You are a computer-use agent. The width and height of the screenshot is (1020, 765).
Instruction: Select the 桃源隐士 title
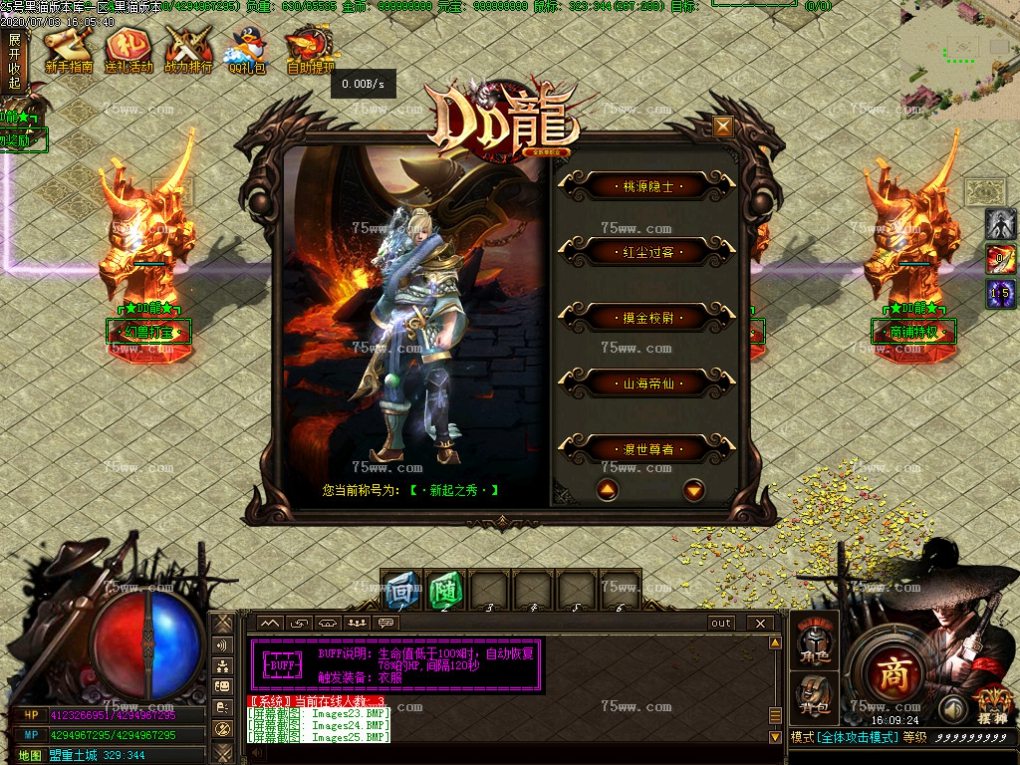pos(646,186)
